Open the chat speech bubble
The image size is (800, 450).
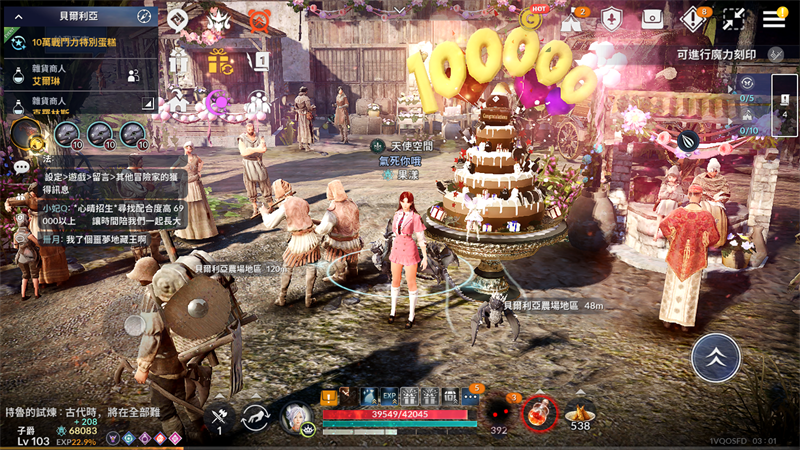coord(22,167)
